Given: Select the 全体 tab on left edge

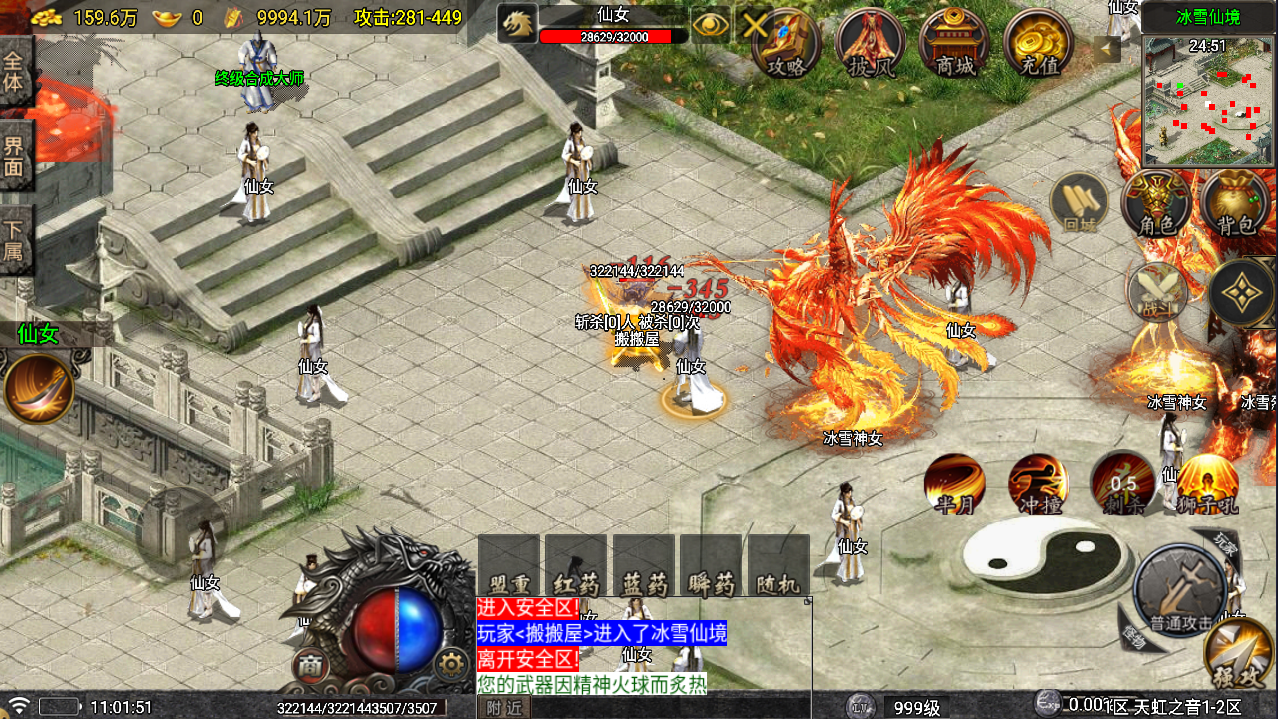Looking at the screenshot, I should point(13,70).
